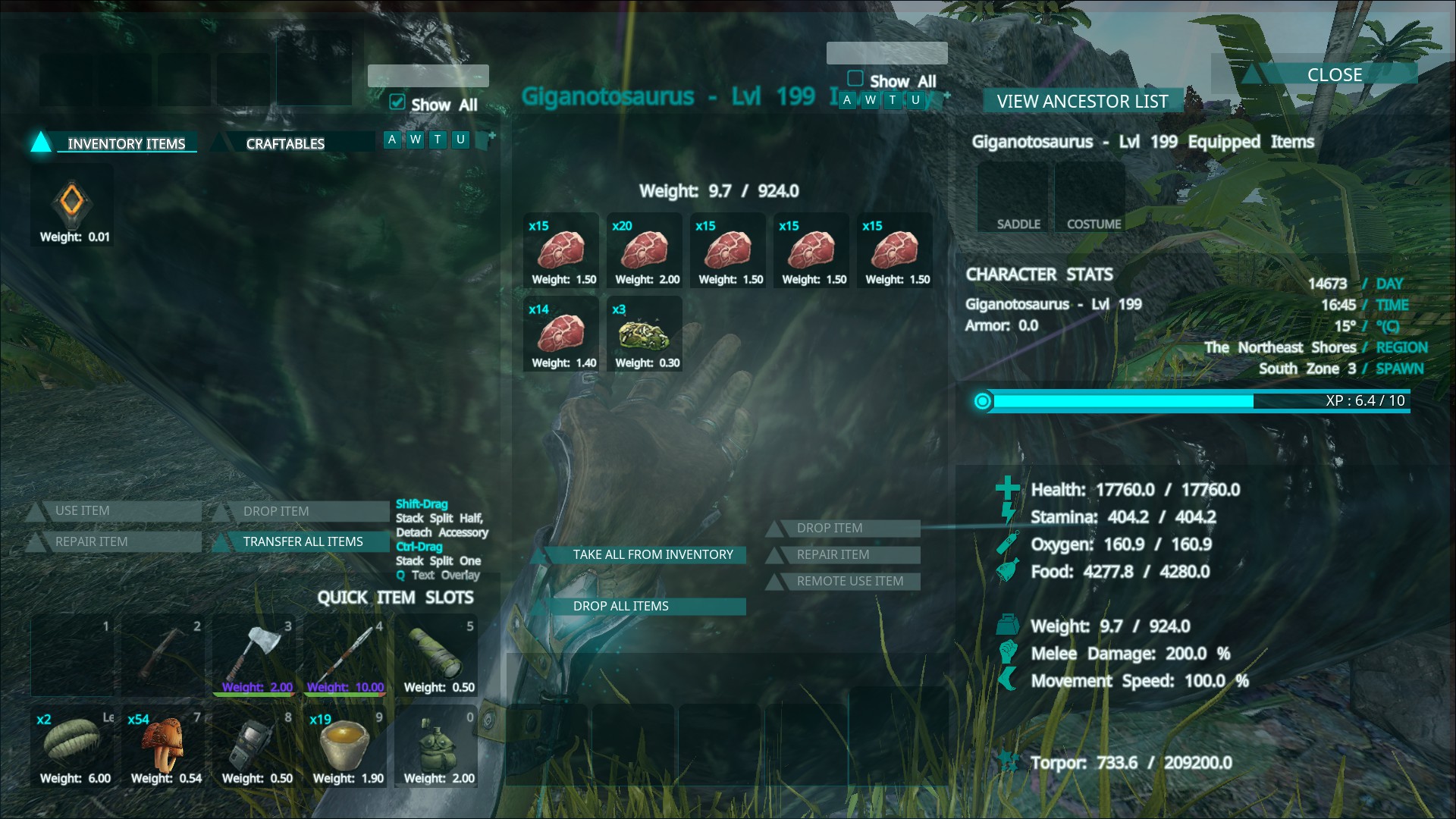Select the x54 mushroom stack
Image resolution: width=1456 pixels, height=819 pixels.
point(165,745)
